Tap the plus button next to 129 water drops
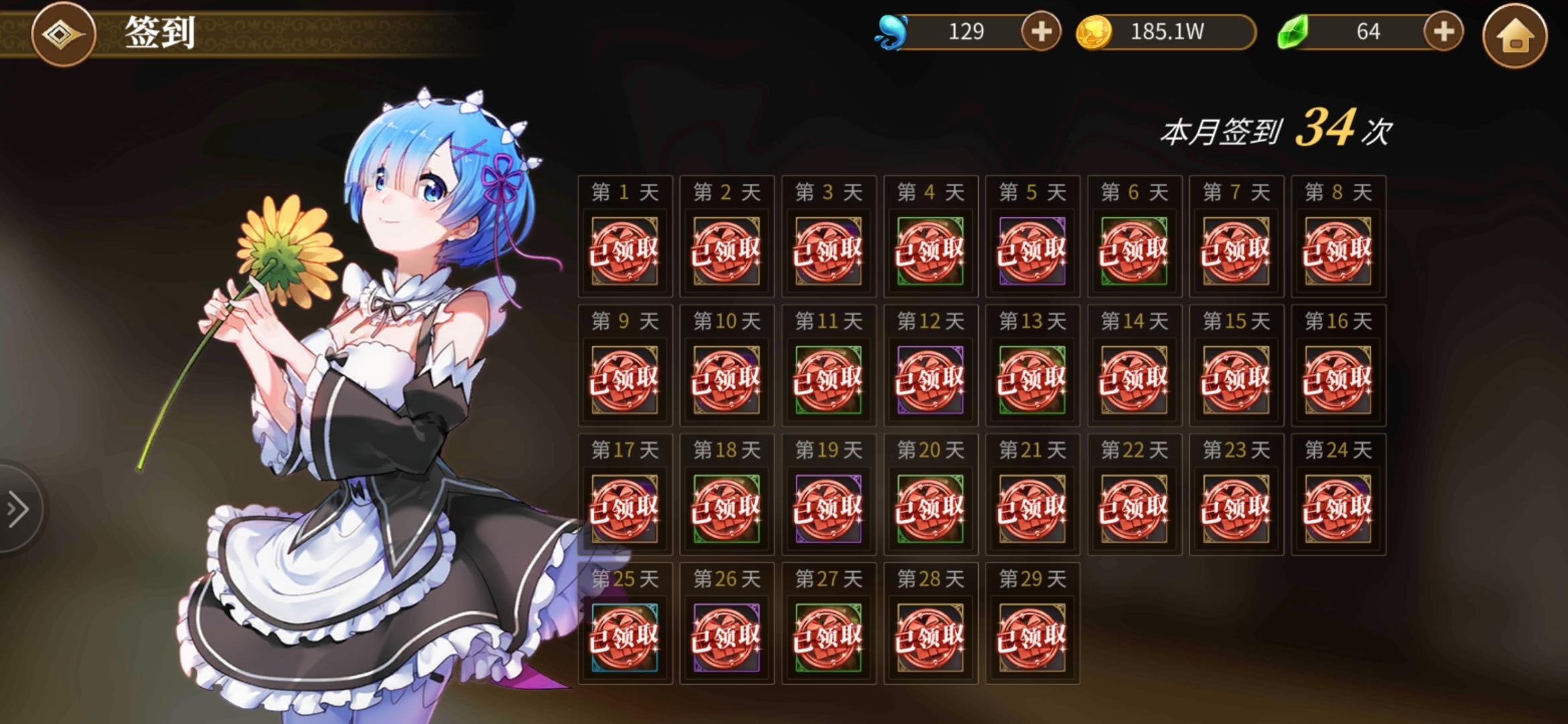This screenshot has width=1568, height=724. click(1039, 32)
